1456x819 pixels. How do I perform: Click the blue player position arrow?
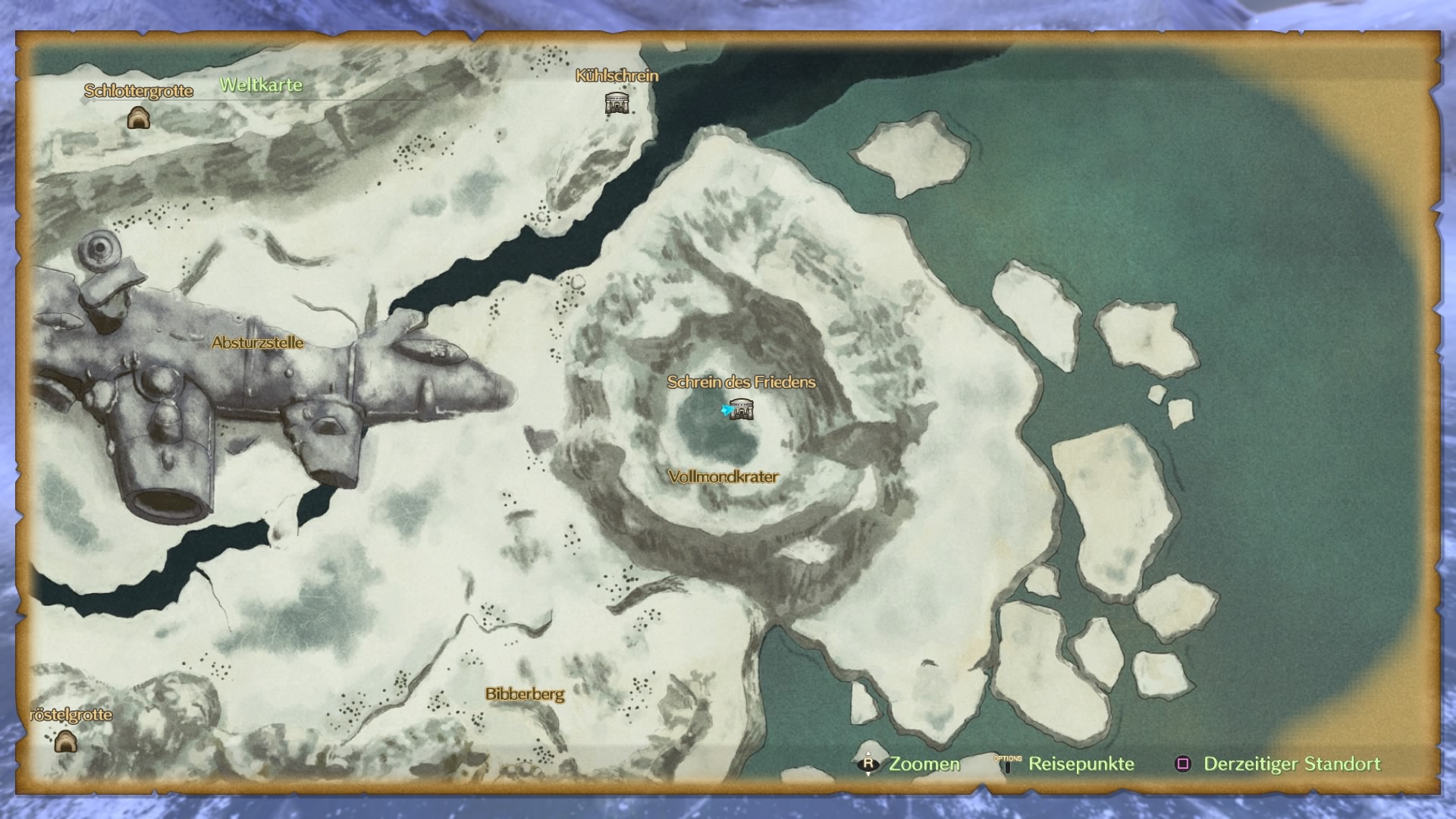coord(726,410)
